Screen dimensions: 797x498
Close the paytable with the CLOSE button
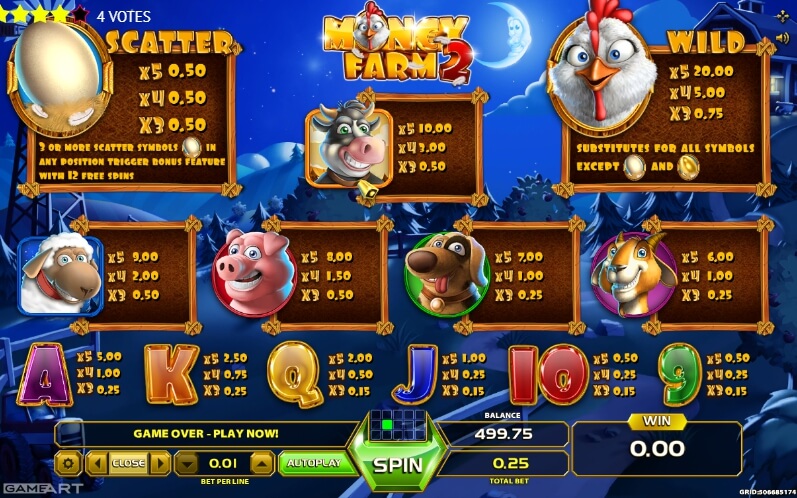pos(128,463)
